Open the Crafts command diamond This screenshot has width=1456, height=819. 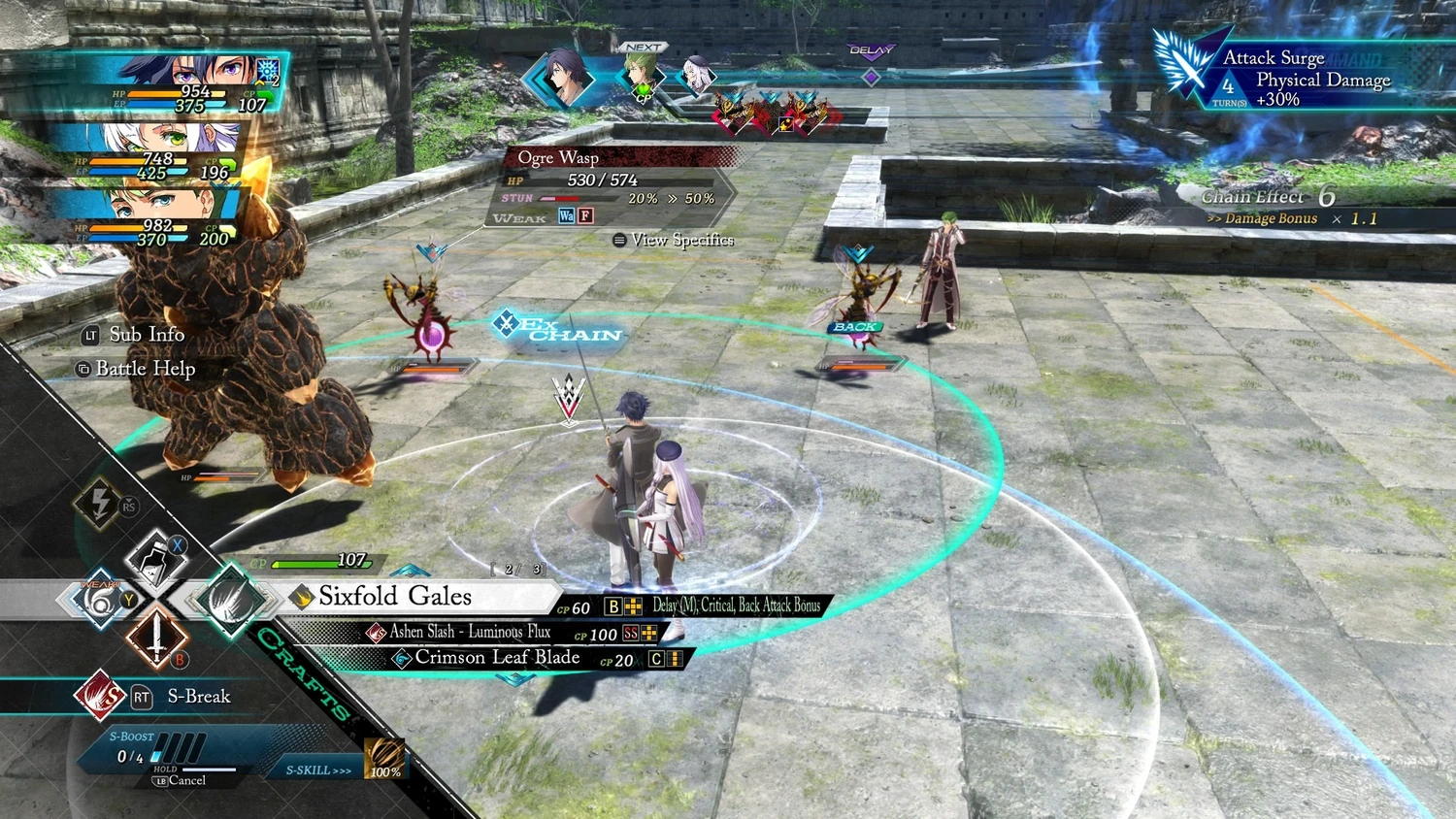(x=231, y=601)
